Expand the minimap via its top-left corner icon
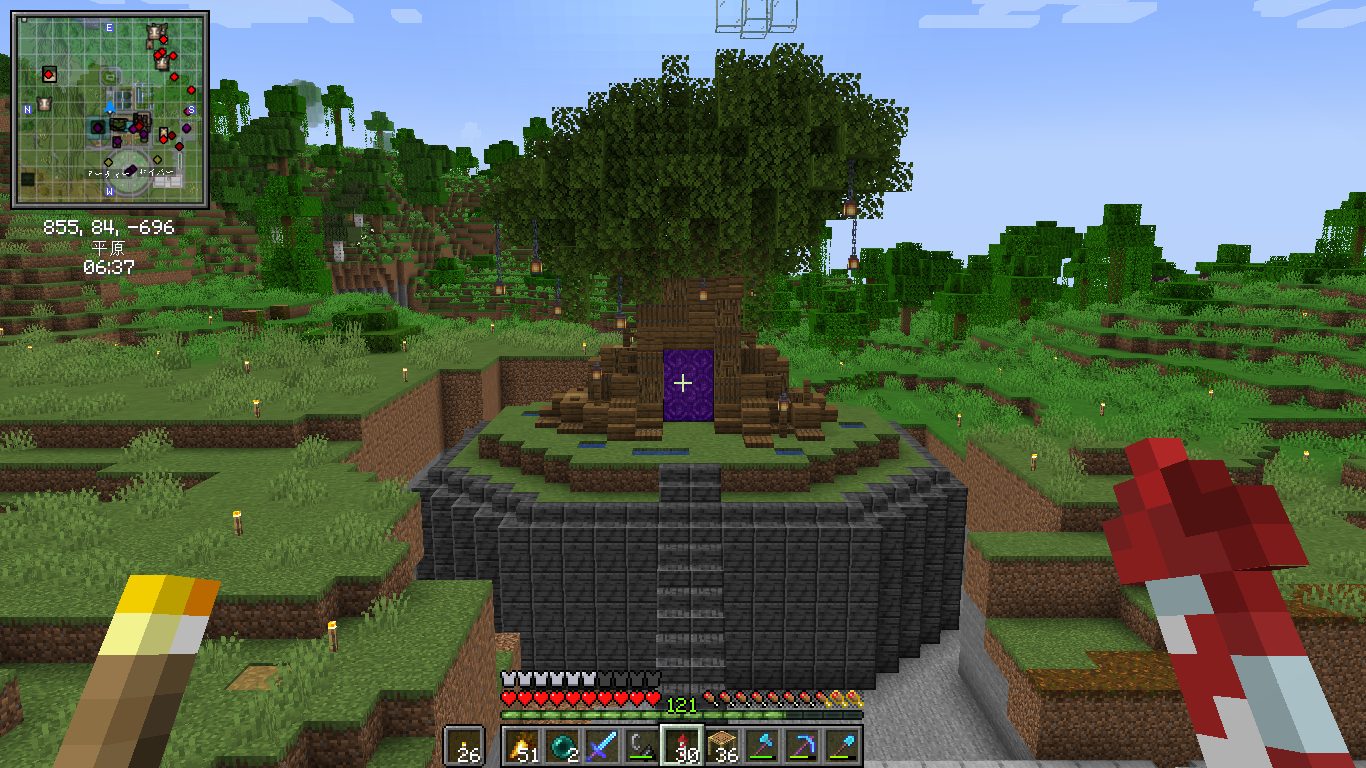 click(x=24, y=20)
